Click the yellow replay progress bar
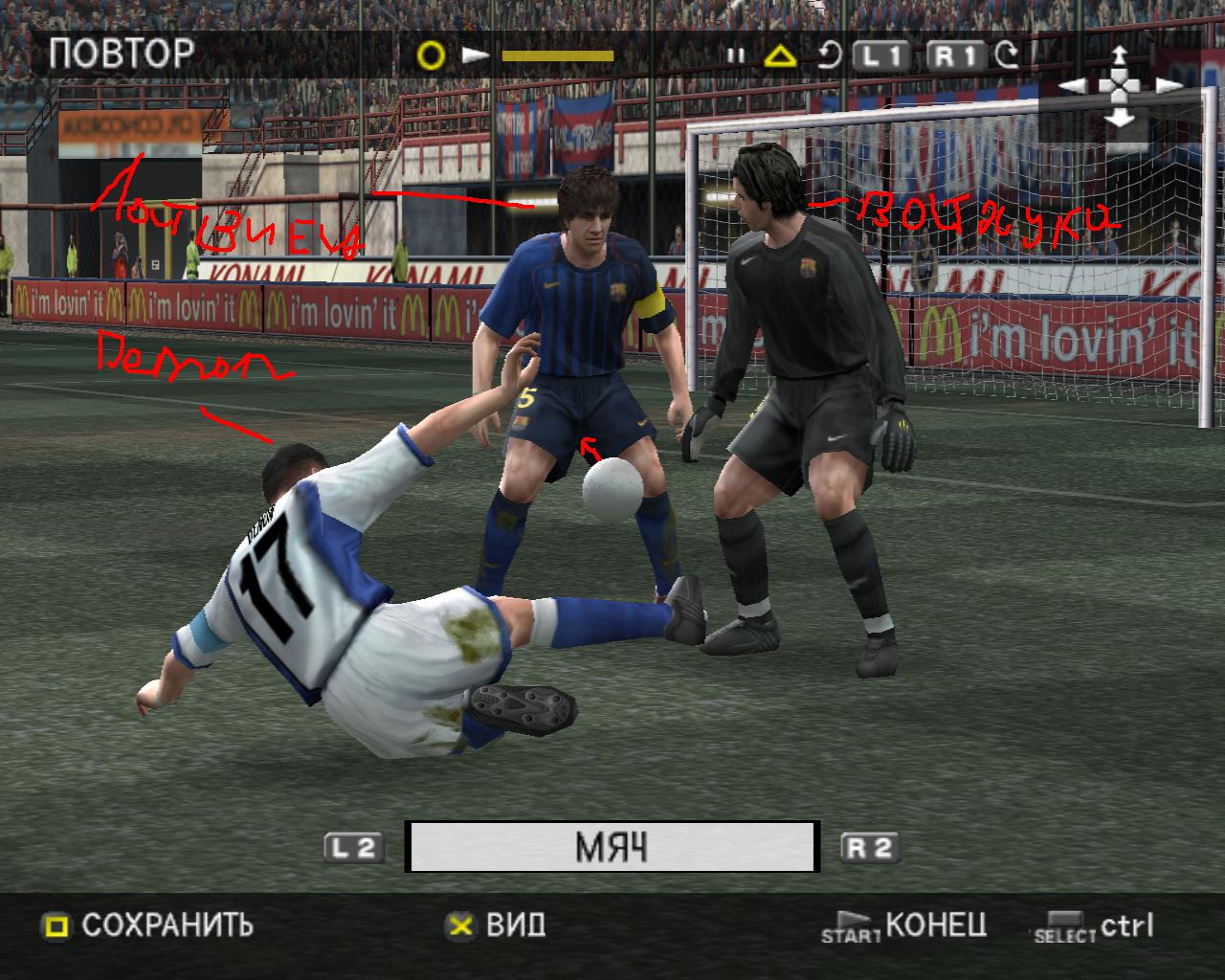Image resolution: width=1225 pixels, height=980 pixels. click(x=557, y=56)
